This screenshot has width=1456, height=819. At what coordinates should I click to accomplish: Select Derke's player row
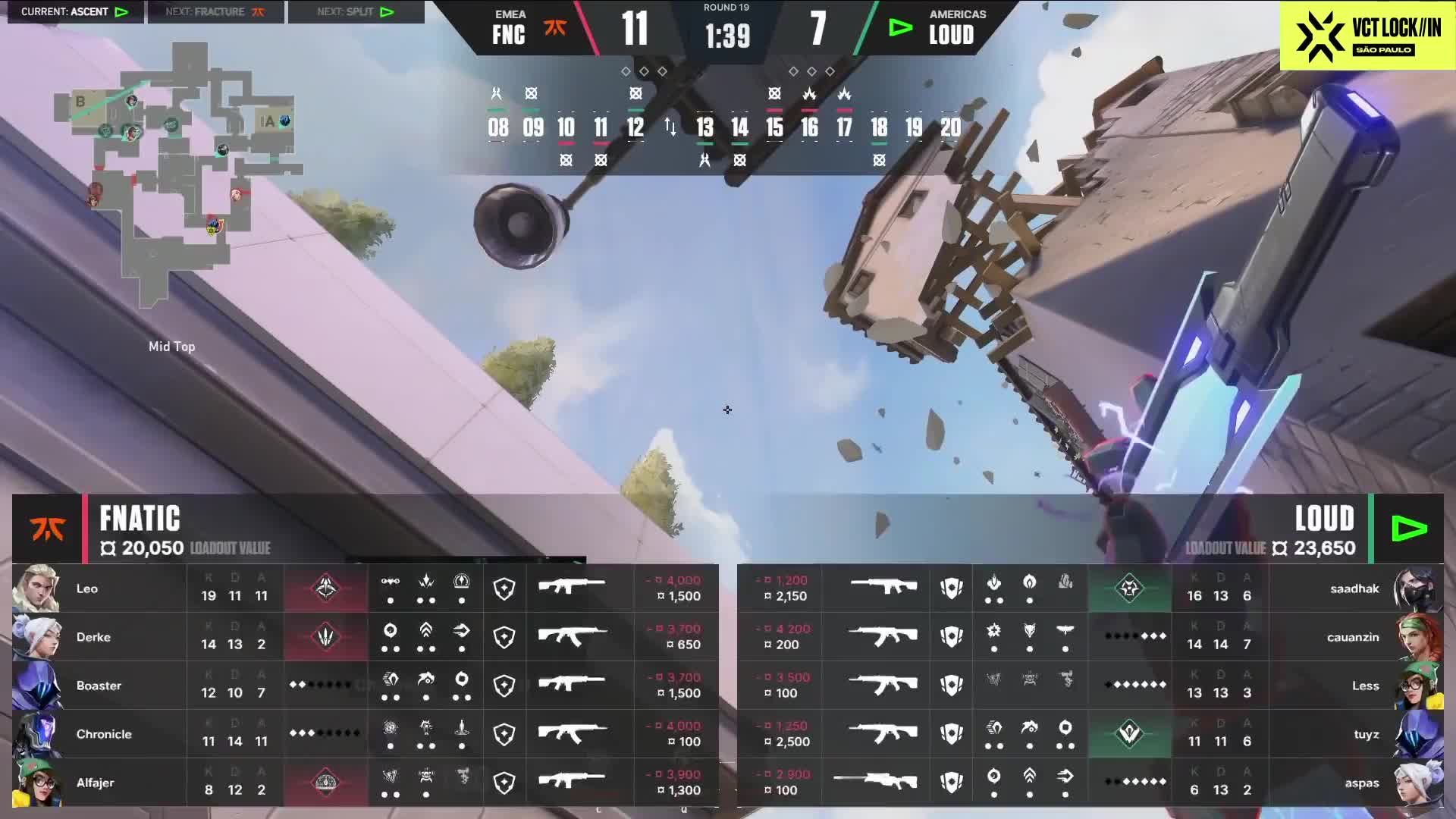pos(365,637)
